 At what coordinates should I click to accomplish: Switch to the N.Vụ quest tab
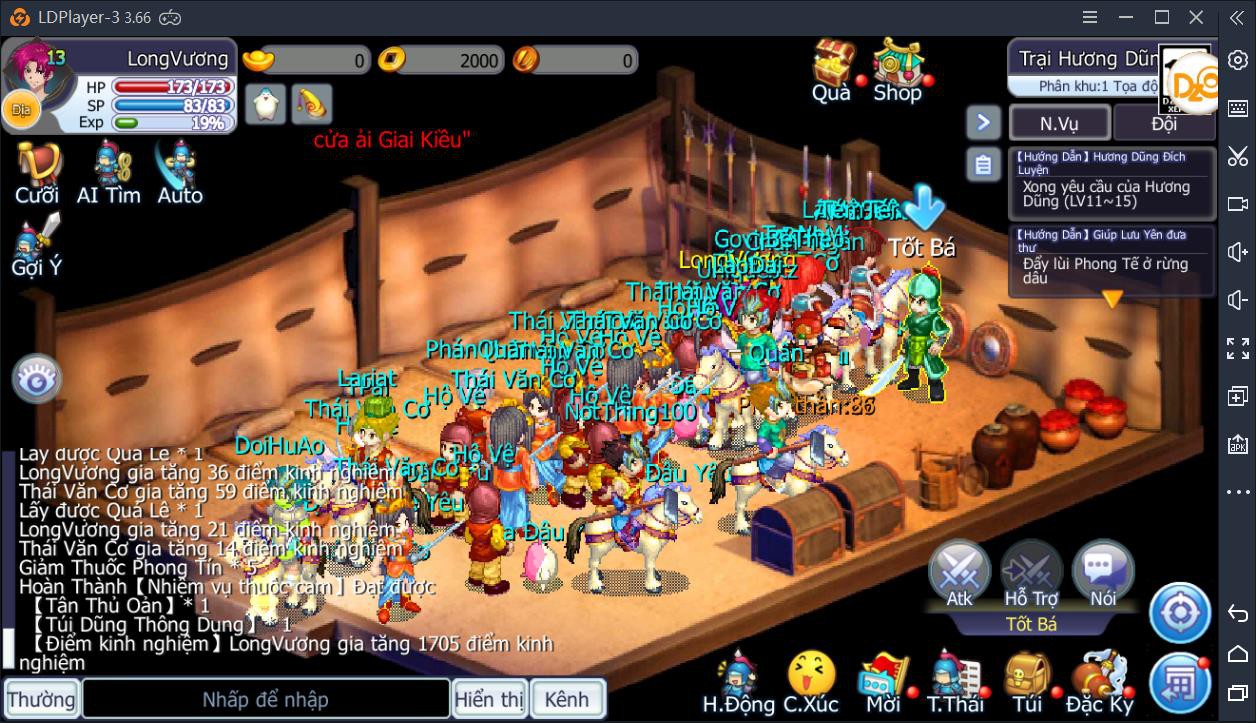coord(1059,123)
